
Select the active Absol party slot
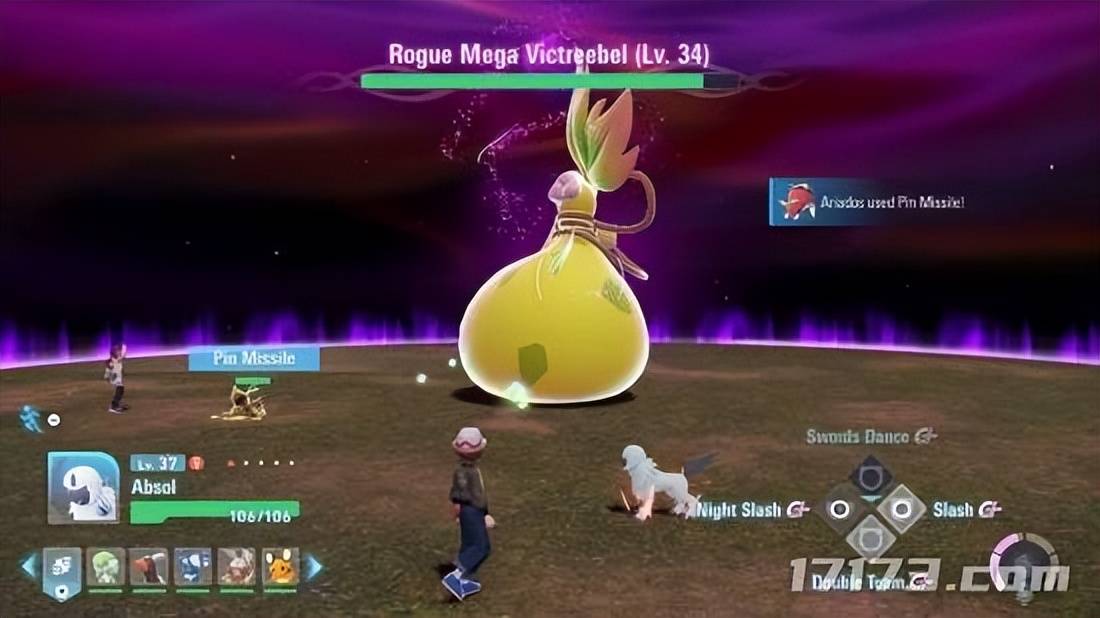click(62, 570)
